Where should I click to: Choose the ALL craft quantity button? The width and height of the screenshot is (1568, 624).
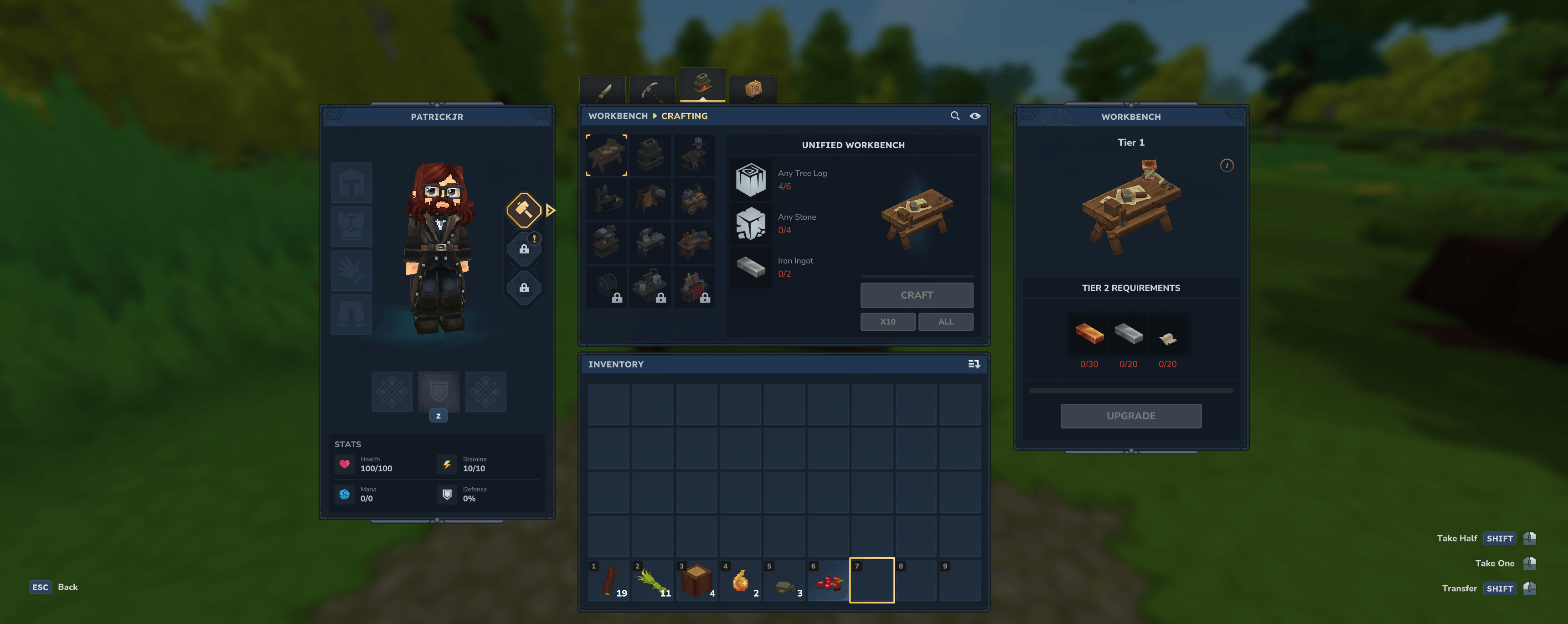point(945,321)
